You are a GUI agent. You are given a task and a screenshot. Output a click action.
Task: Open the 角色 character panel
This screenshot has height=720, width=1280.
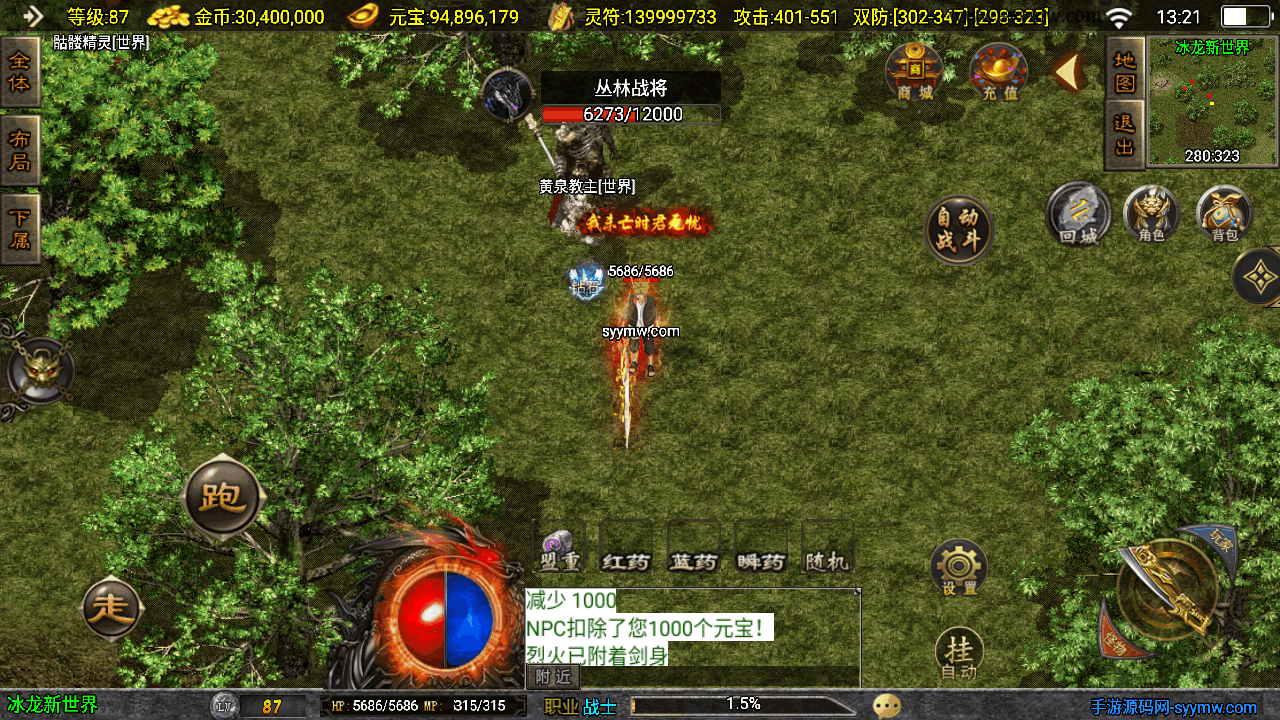(1151, 215)
